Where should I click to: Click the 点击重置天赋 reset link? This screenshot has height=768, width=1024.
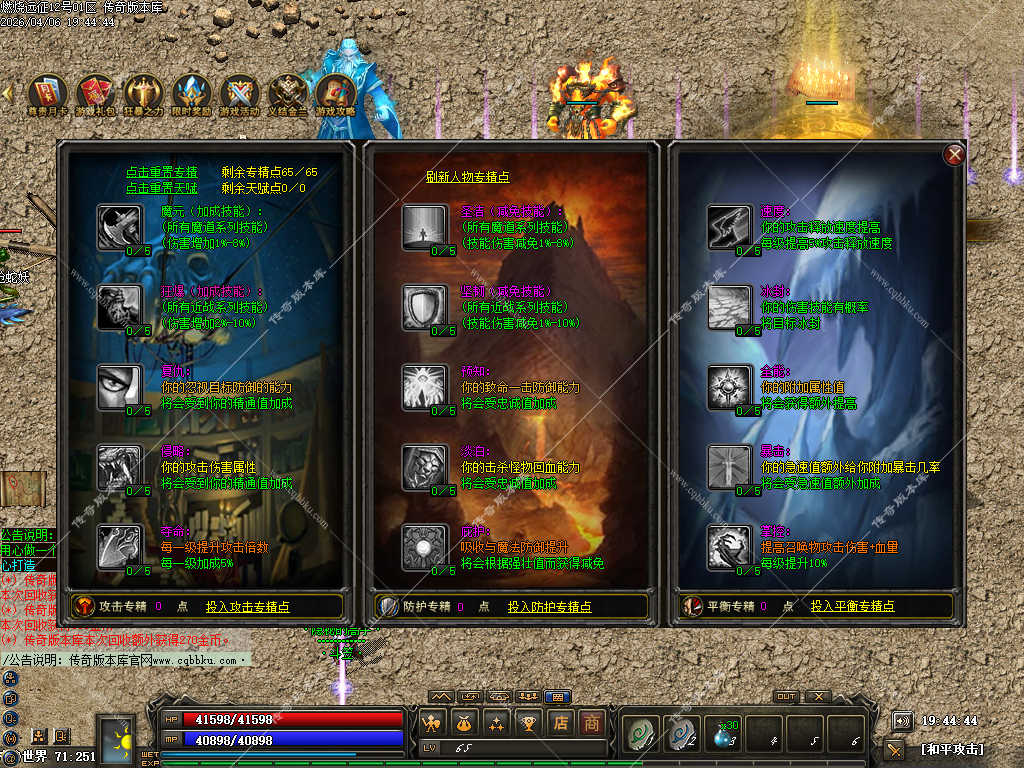pyautogui.click(x=162, y=188)
